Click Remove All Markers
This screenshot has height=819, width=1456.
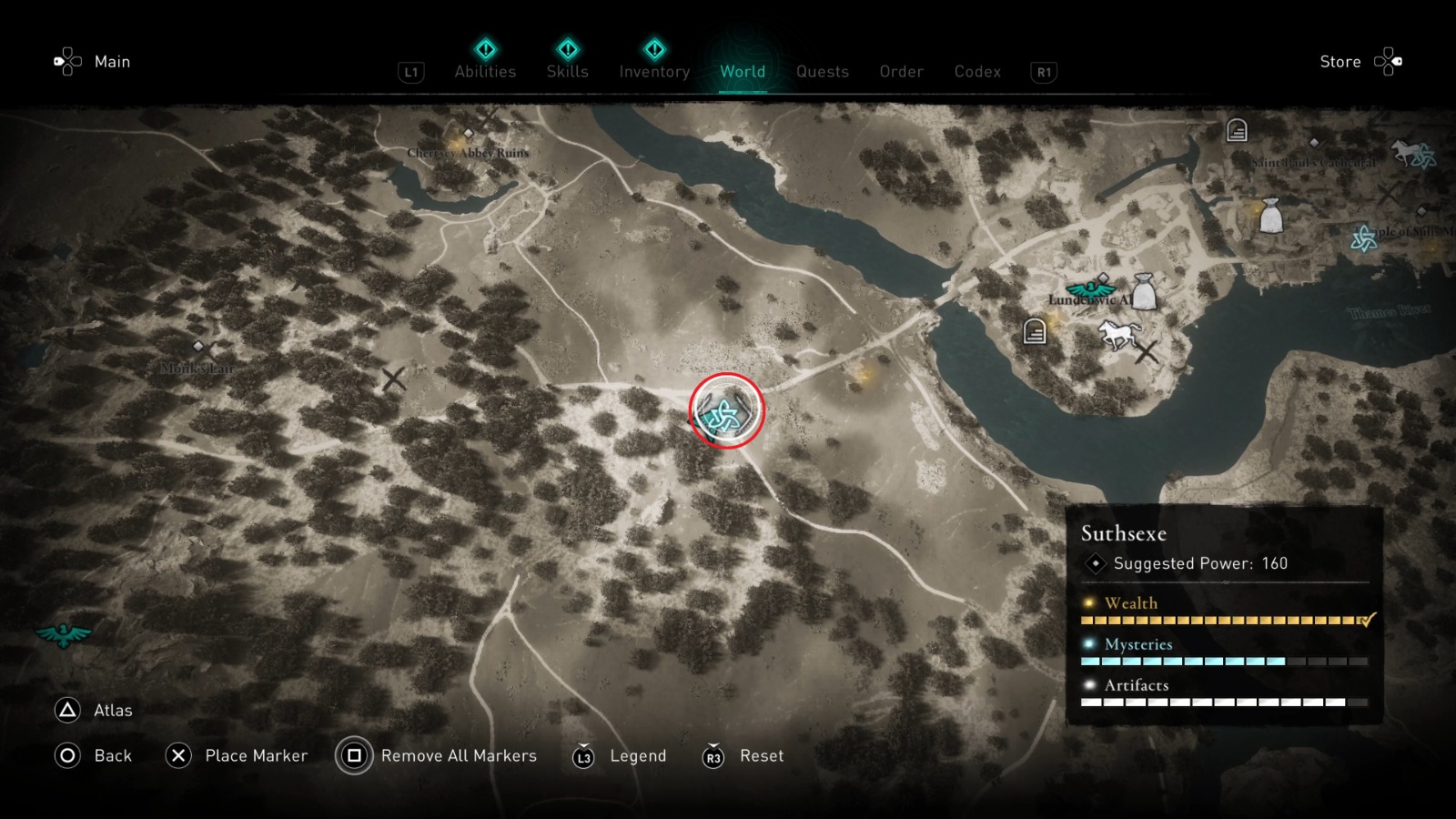pyautogui.click(x=460, y=755)
